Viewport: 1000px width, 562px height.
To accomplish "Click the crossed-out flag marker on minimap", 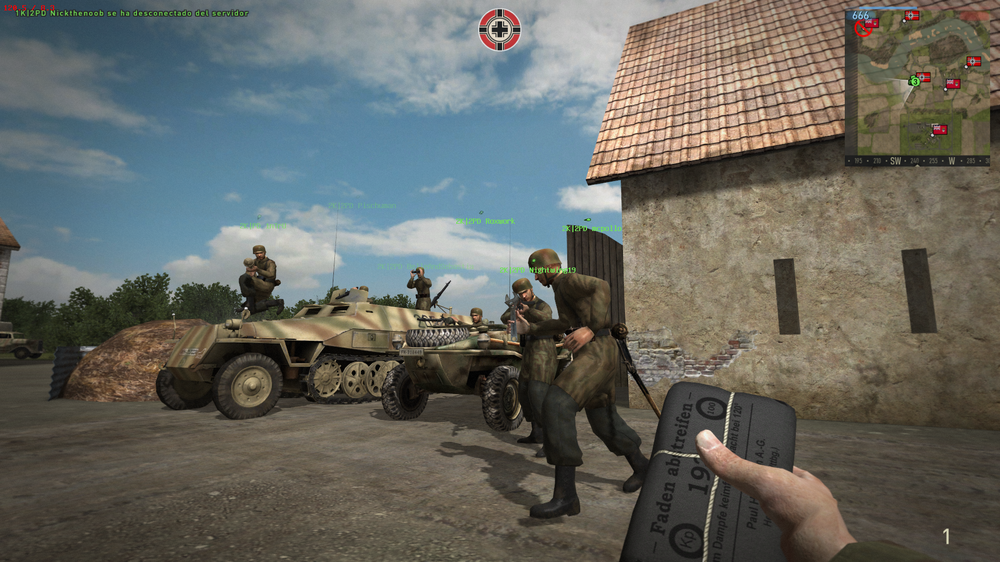I will click(864, 27).
